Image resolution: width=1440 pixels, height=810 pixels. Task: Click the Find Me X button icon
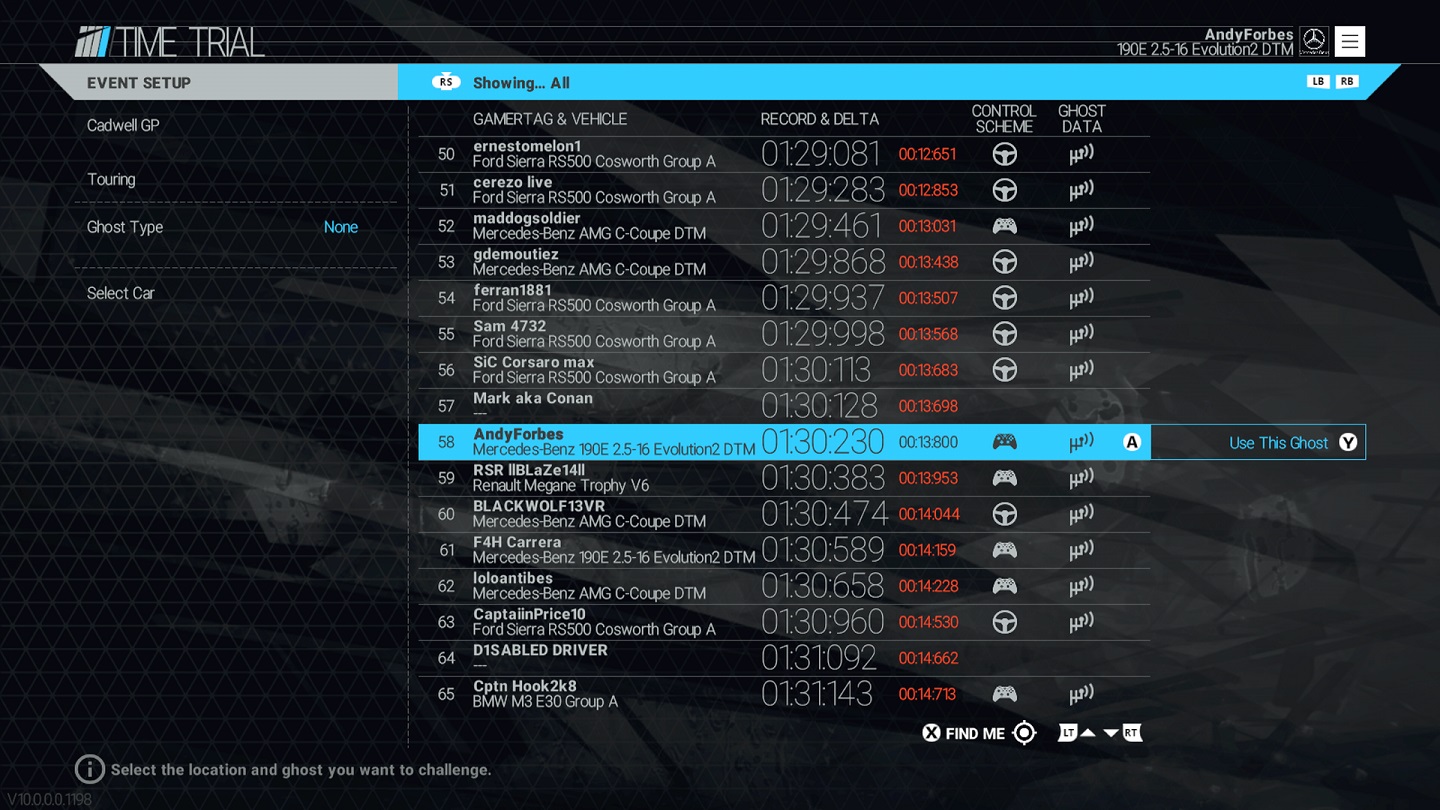pos(930,733)
